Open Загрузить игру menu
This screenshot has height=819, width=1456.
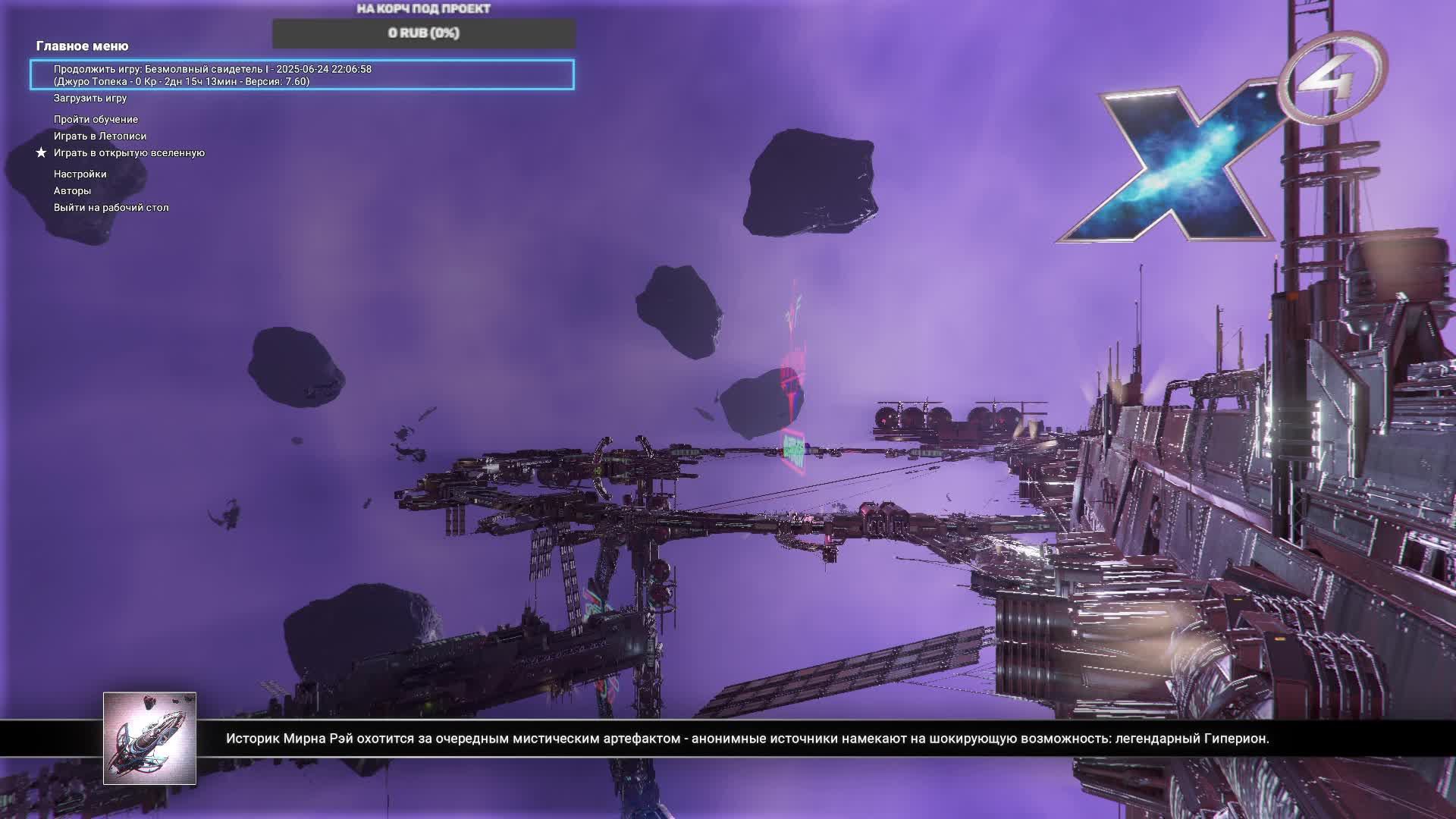tap(90, 99)
